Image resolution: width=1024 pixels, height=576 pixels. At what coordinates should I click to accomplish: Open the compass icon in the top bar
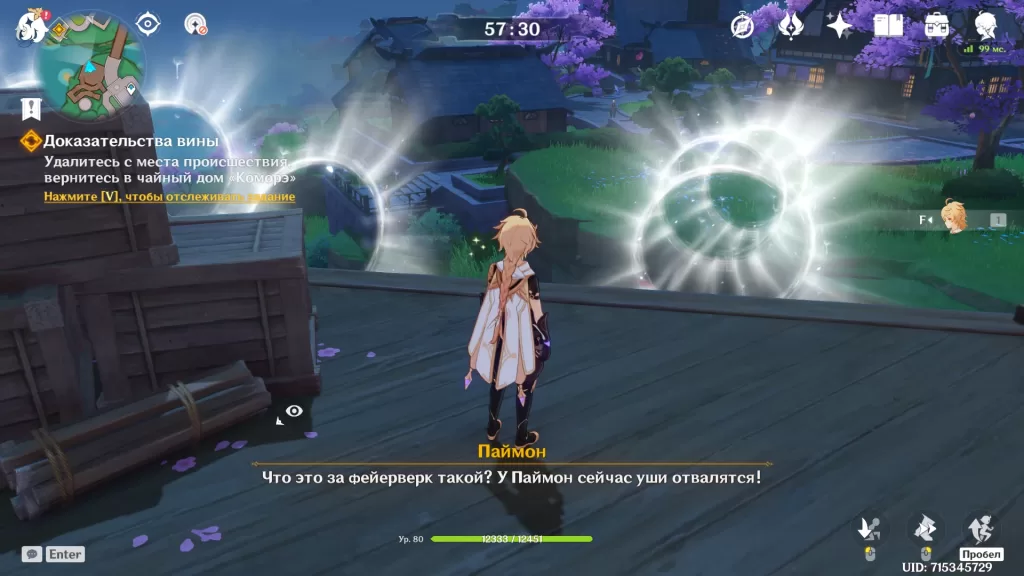[x=742, y=26]
